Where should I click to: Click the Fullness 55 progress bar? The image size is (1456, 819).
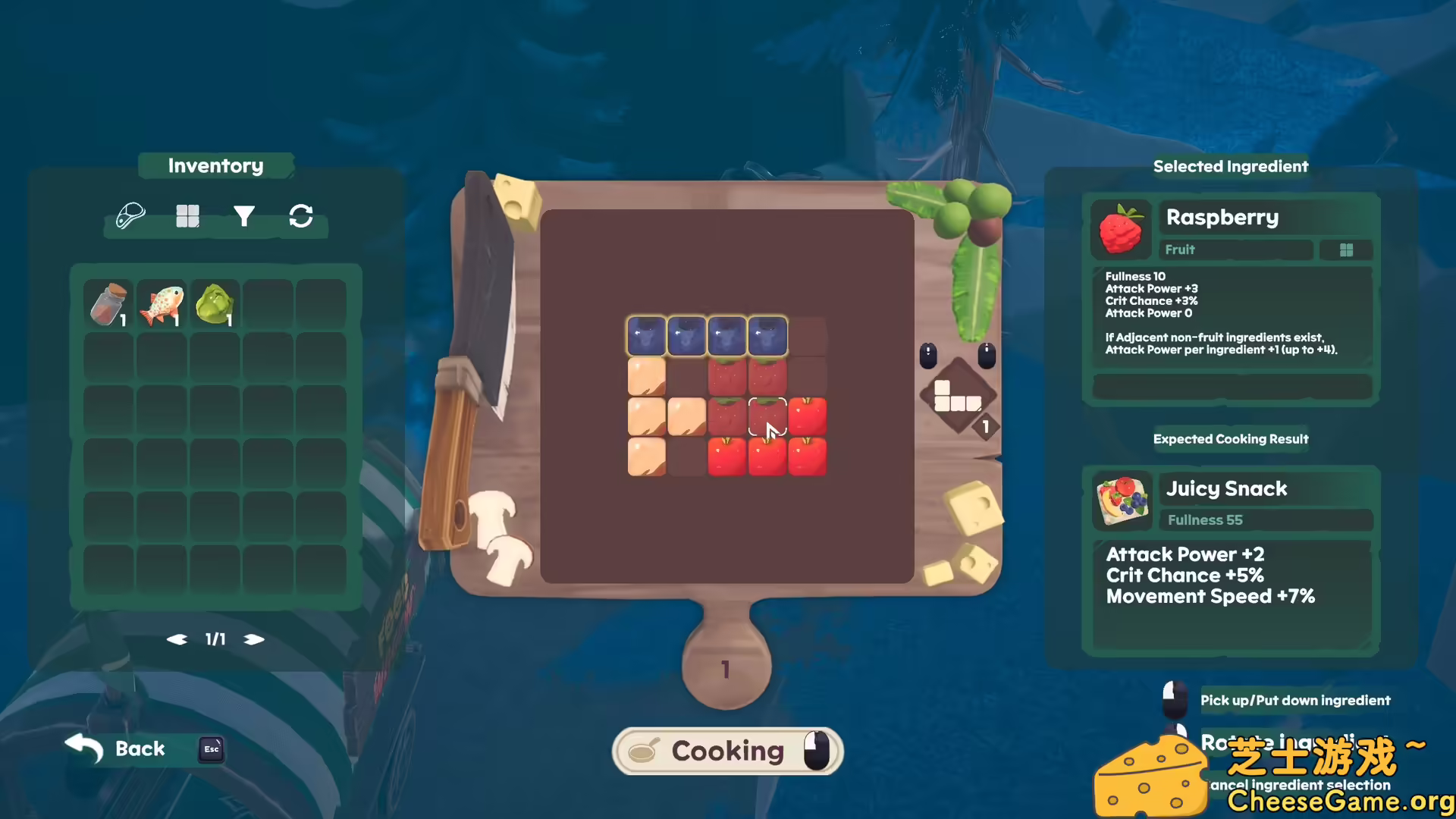(1265, 520)
